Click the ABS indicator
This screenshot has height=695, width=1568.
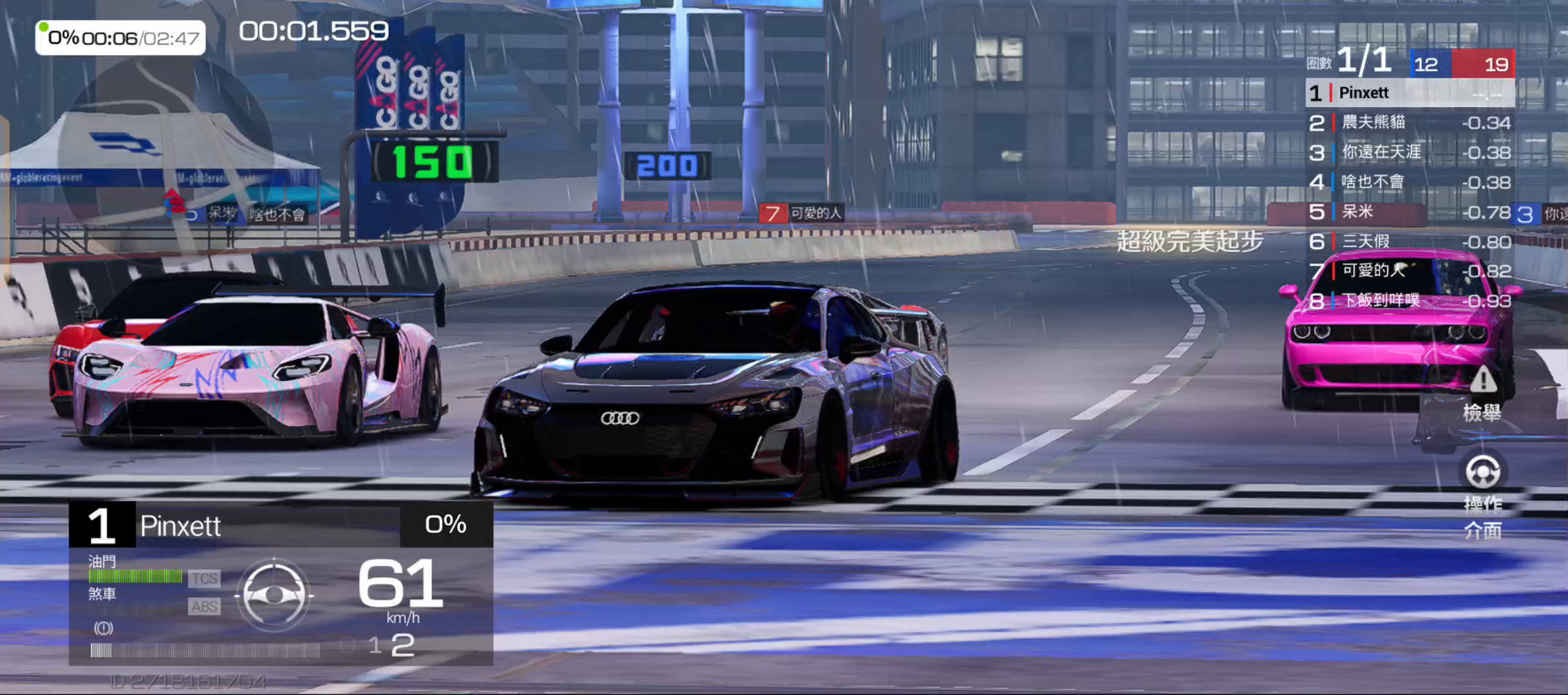(204, 606)
